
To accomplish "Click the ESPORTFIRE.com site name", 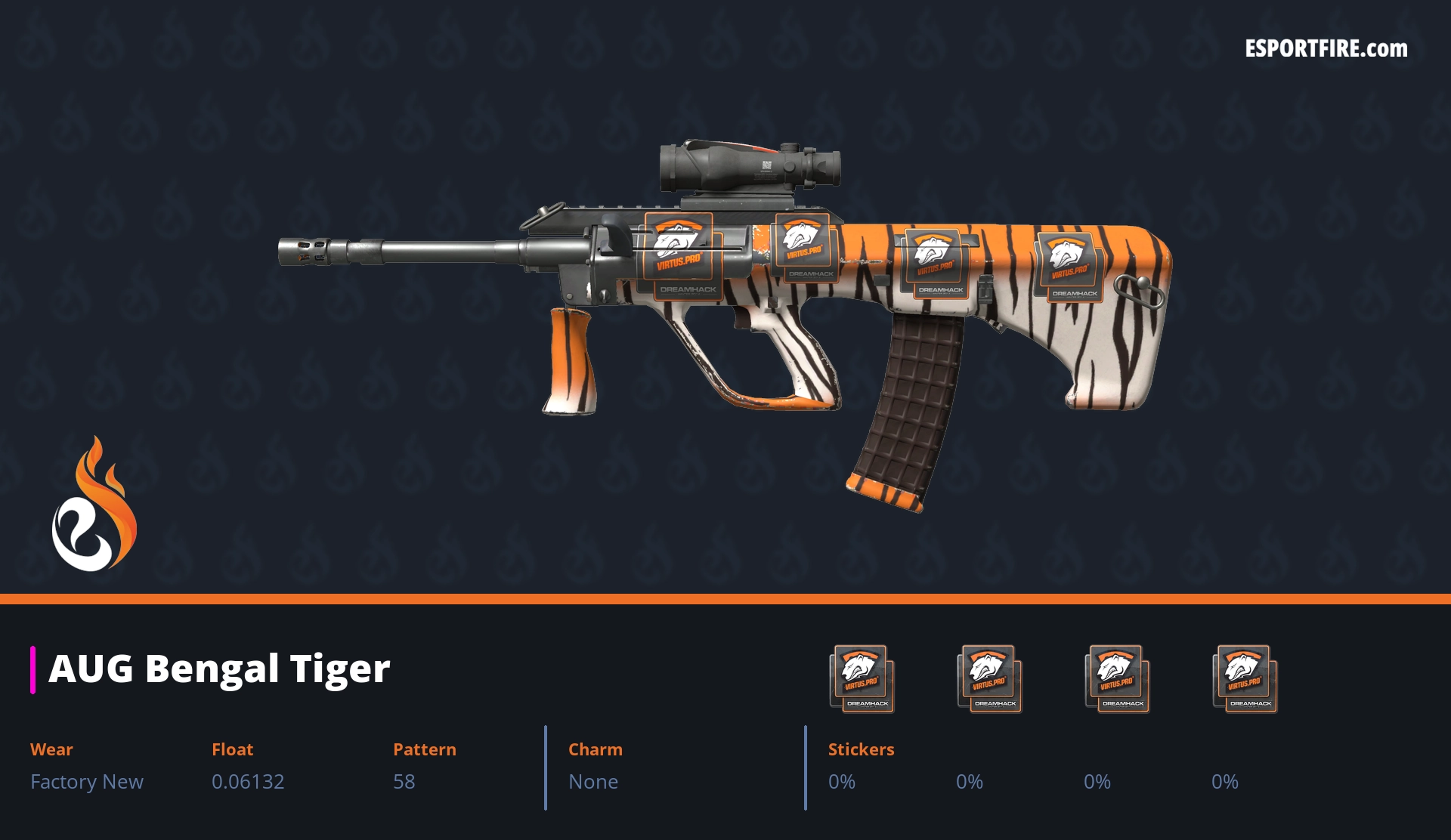I will [1326, 49].
